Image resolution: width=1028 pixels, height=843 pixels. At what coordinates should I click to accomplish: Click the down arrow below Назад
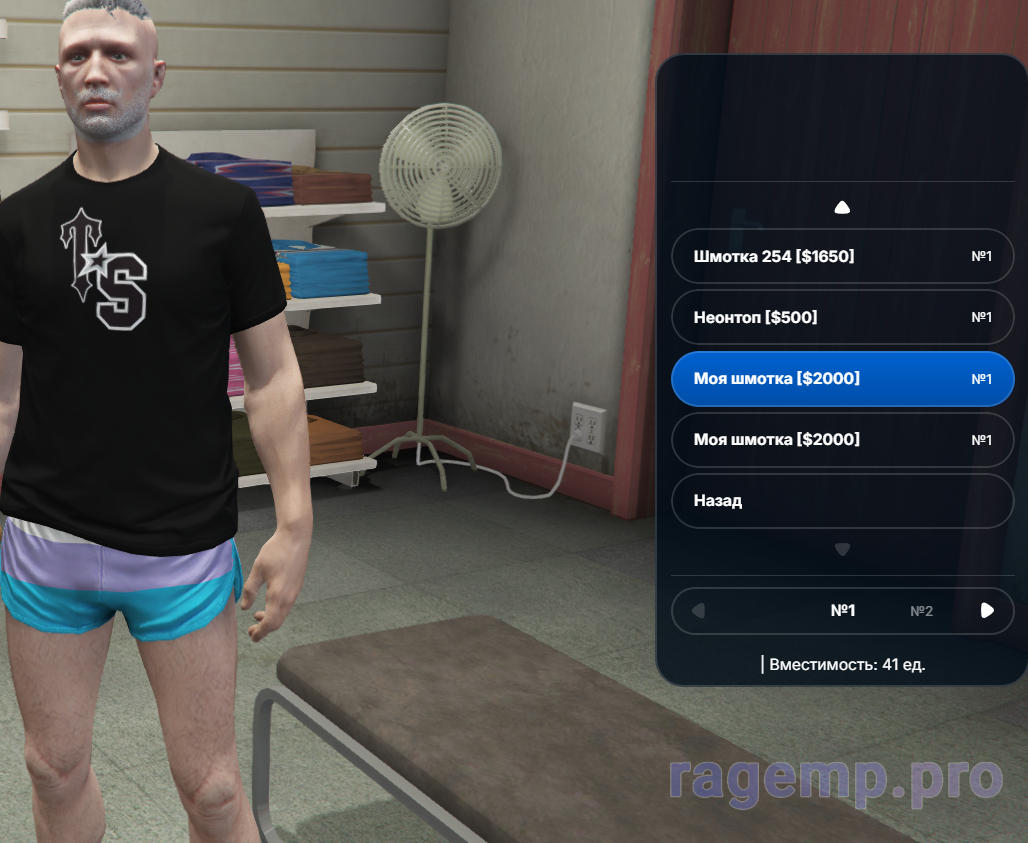pyautogui.click(x=842, y=549)
